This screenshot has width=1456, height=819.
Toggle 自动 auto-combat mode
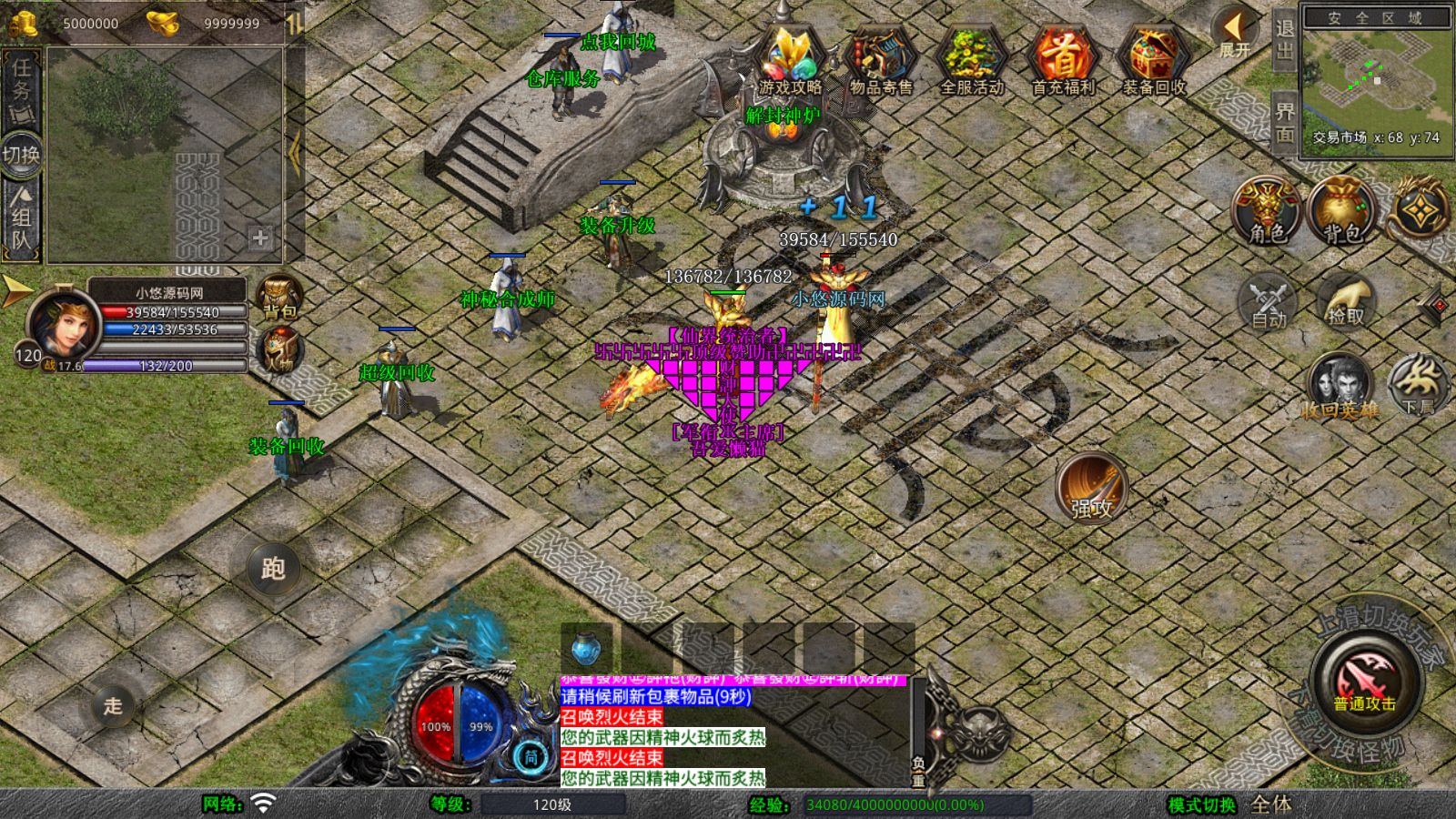click(x=1269, y=302)
